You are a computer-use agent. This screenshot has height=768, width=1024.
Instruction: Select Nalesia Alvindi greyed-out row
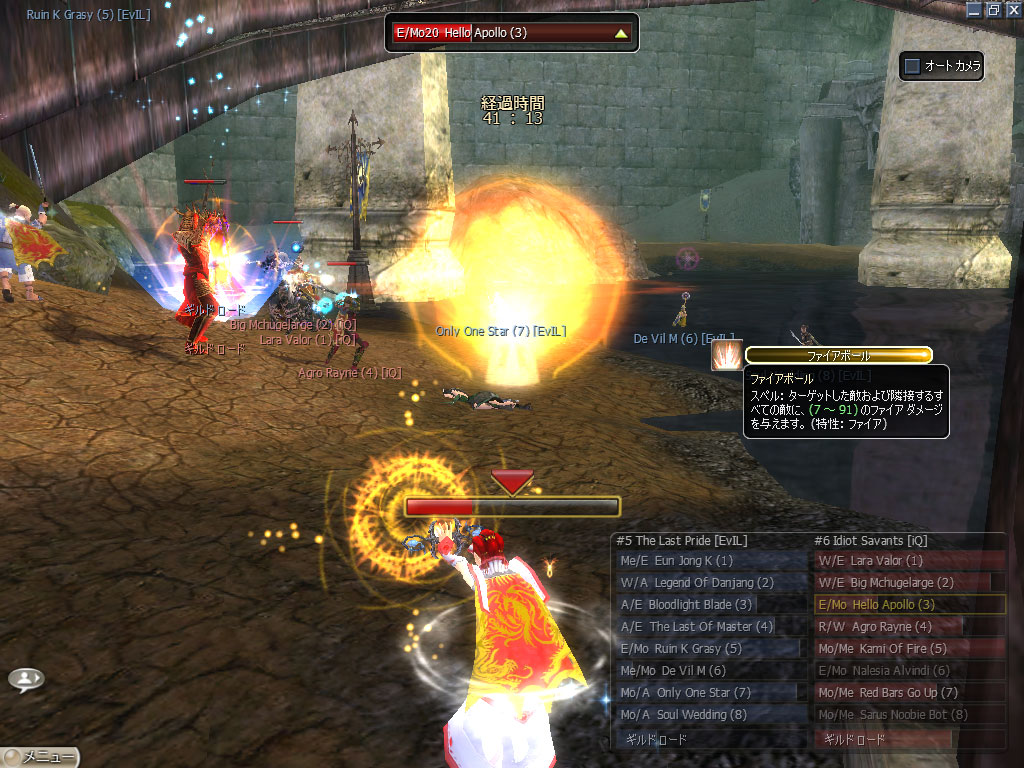(909, 671)
